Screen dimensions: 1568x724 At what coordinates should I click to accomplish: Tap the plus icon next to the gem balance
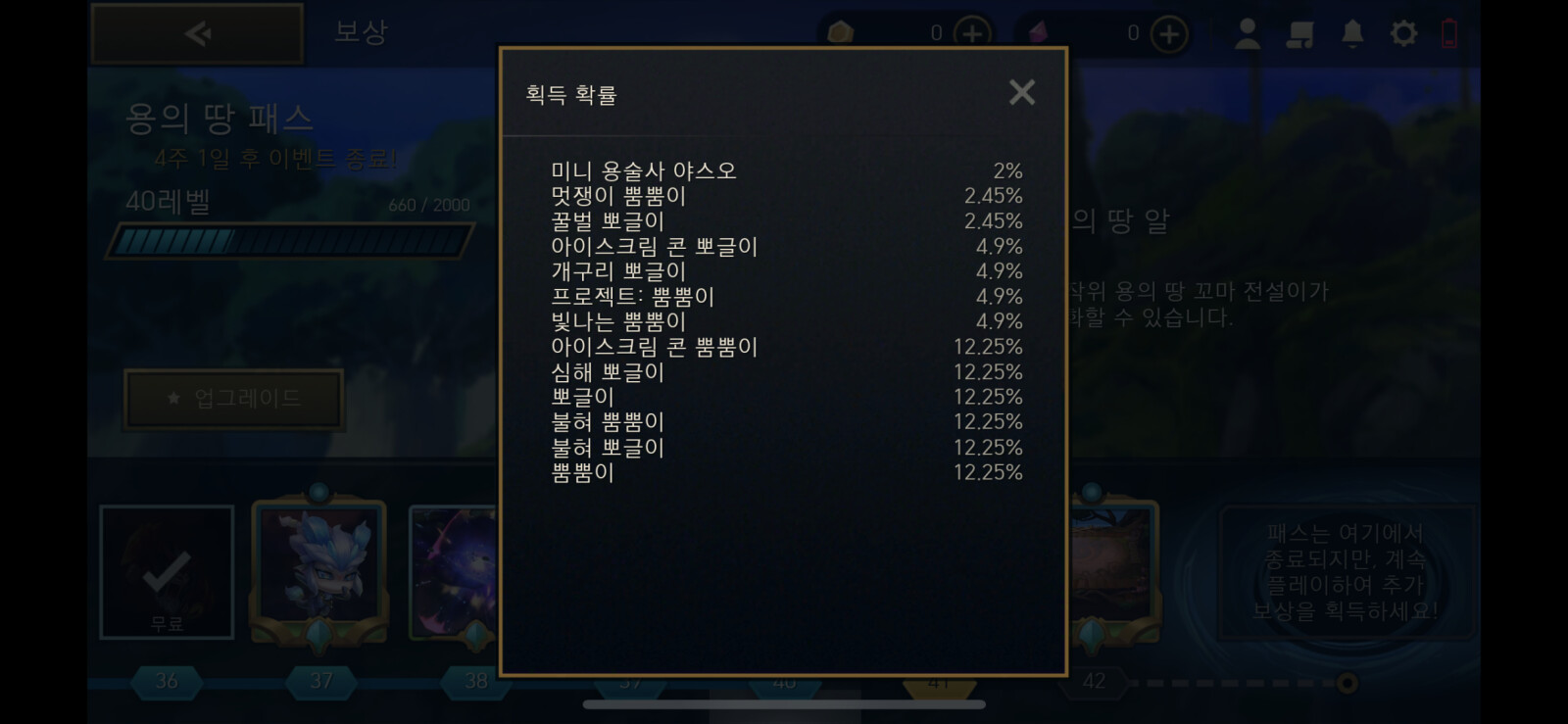tap(1169, 32)
